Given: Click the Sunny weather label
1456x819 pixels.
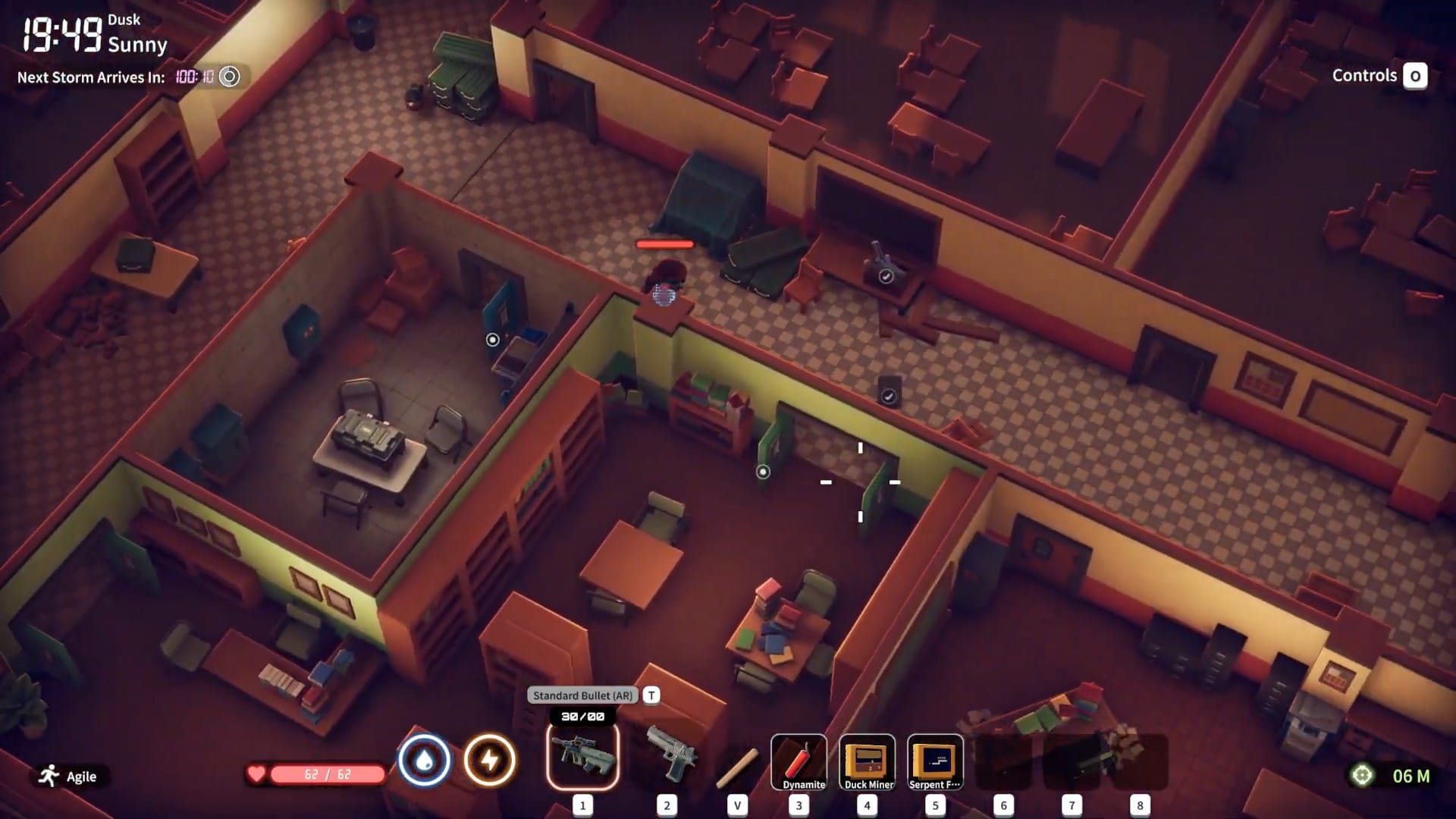Looking at the screenshot, I should point(139,46).
